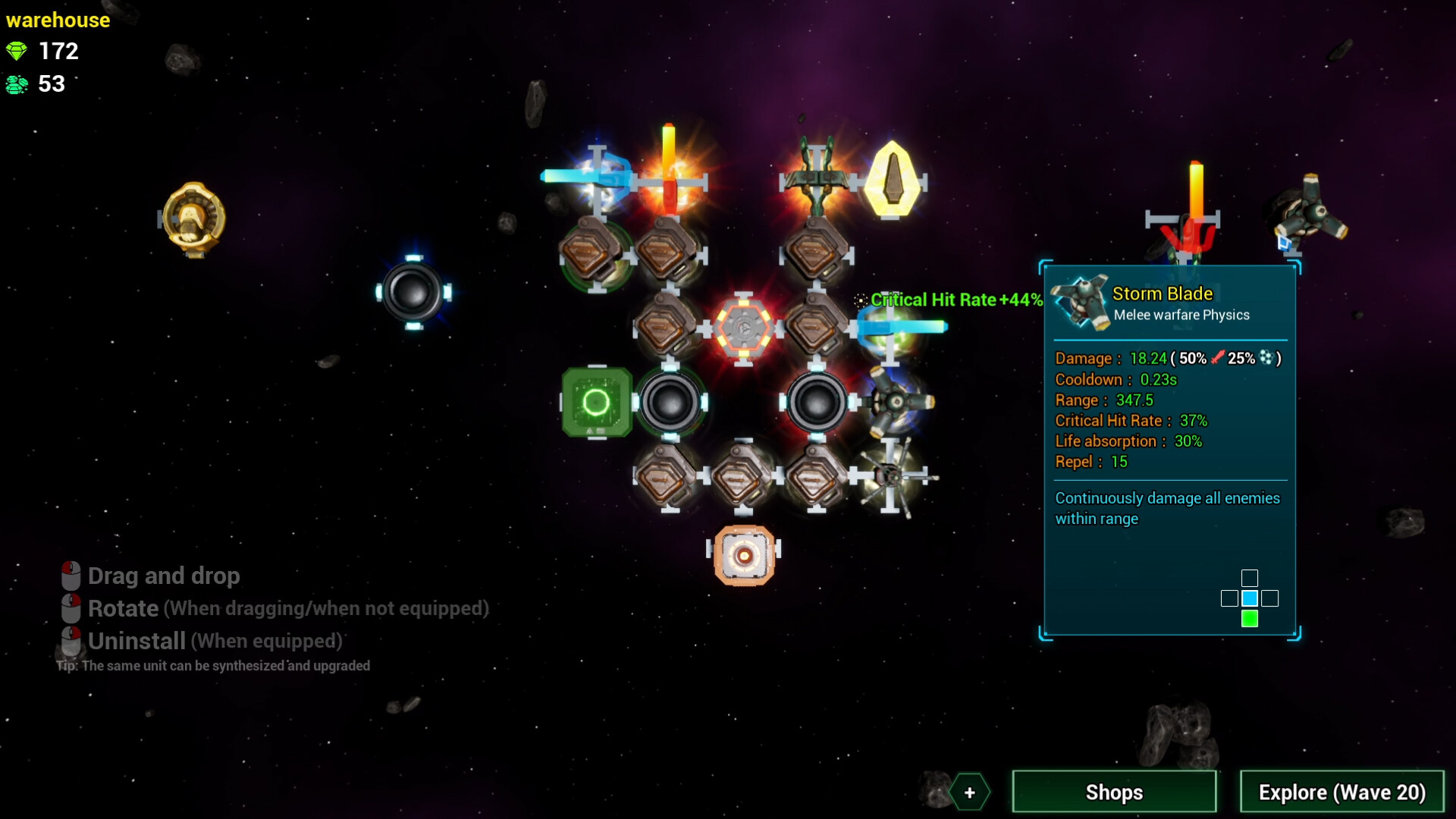Select the orange core module below the ship
The height and width of the screenshot is (819, 1456).
coord(744,554)
